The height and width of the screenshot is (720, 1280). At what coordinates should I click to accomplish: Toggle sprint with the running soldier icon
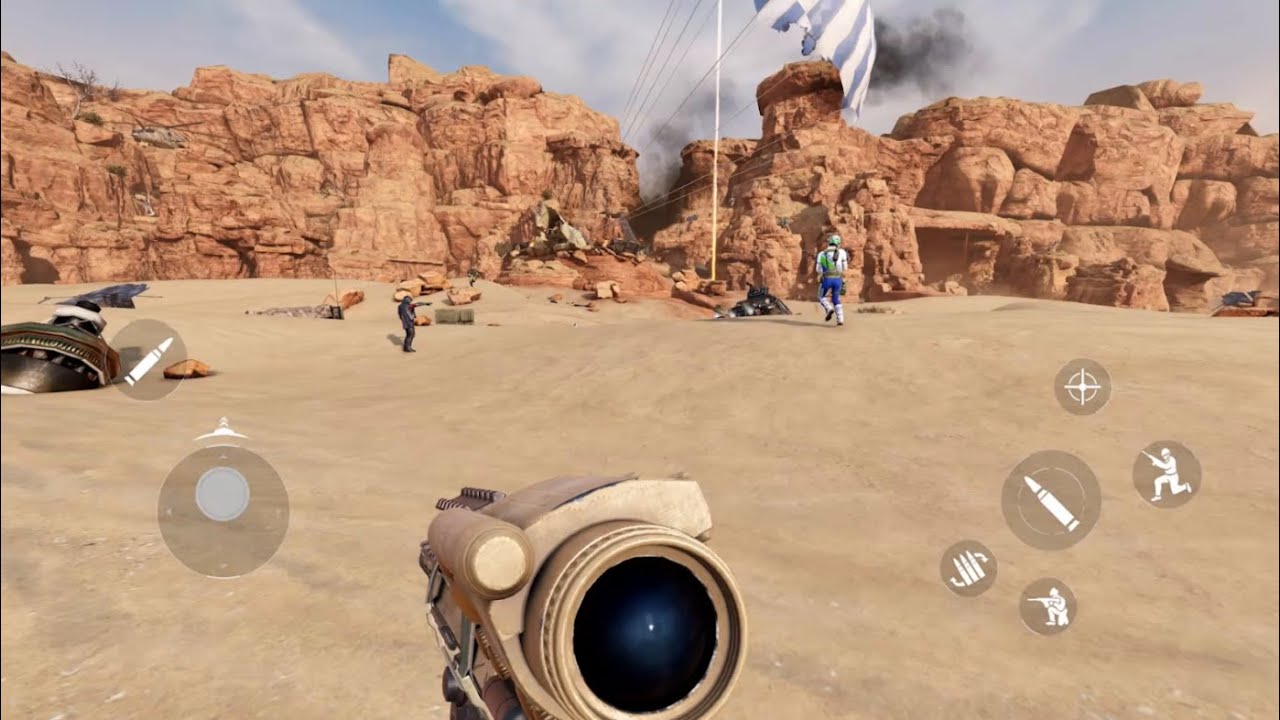point(1168,472)
